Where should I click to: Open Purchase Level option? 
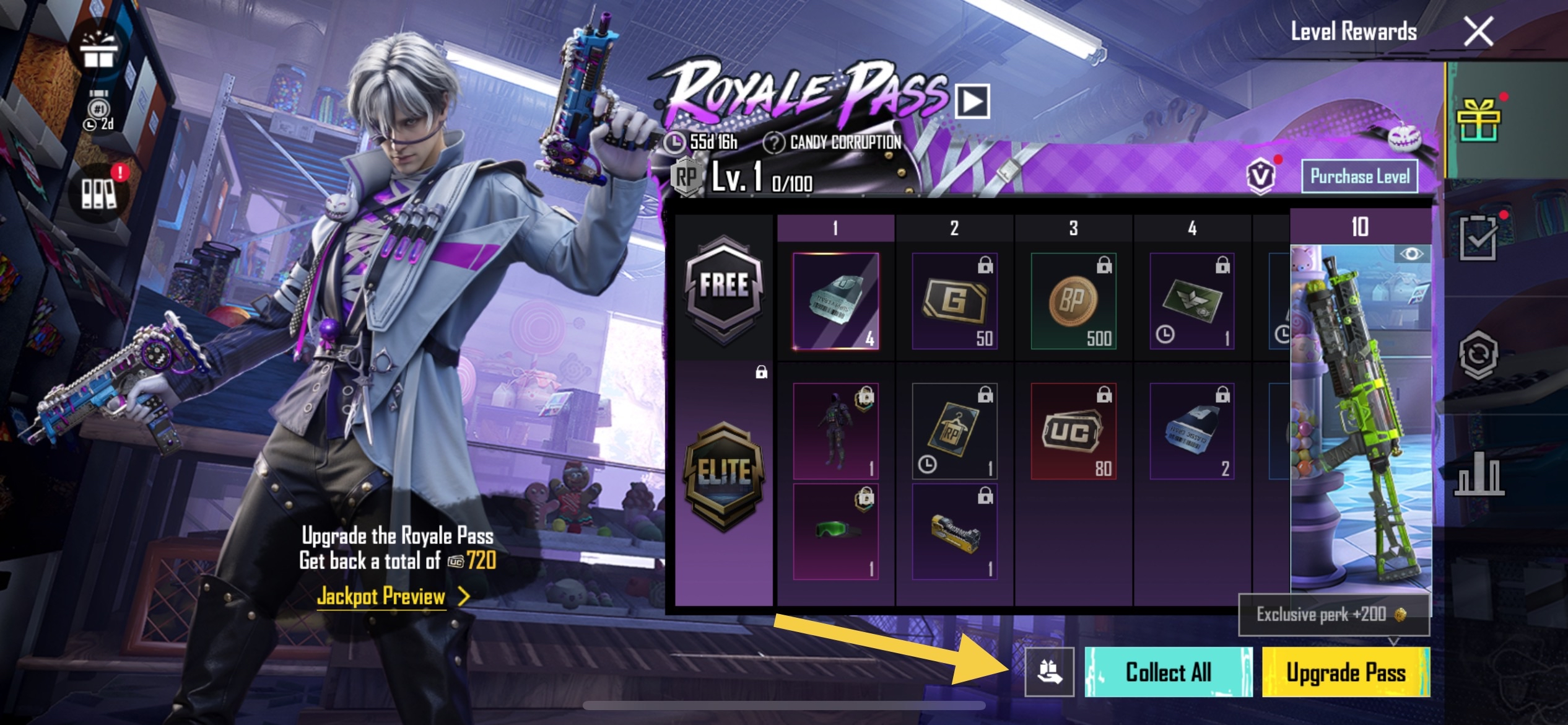point(1359,177)
